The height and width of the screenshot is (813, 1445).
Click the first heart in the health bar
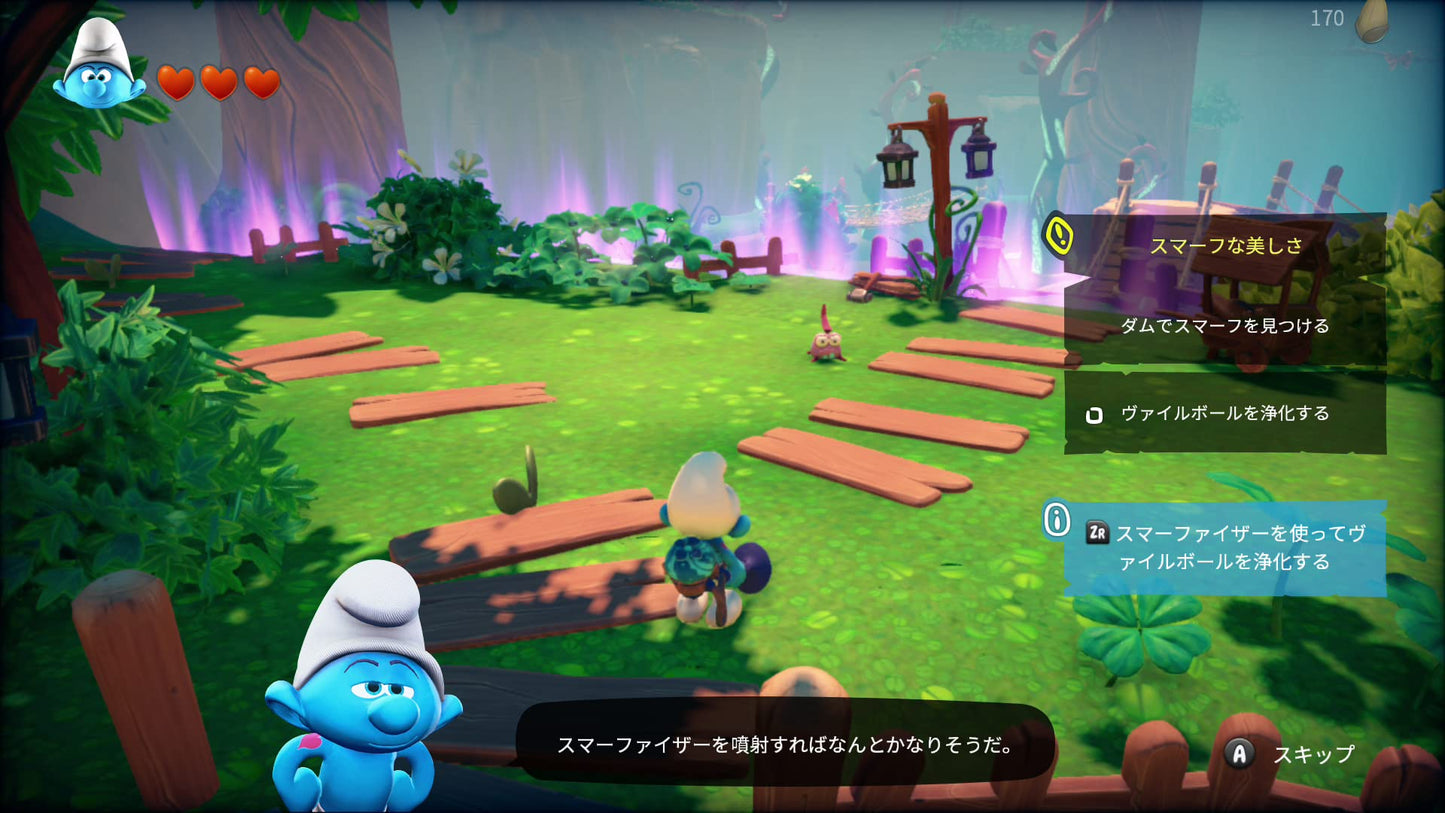(178, 81)
